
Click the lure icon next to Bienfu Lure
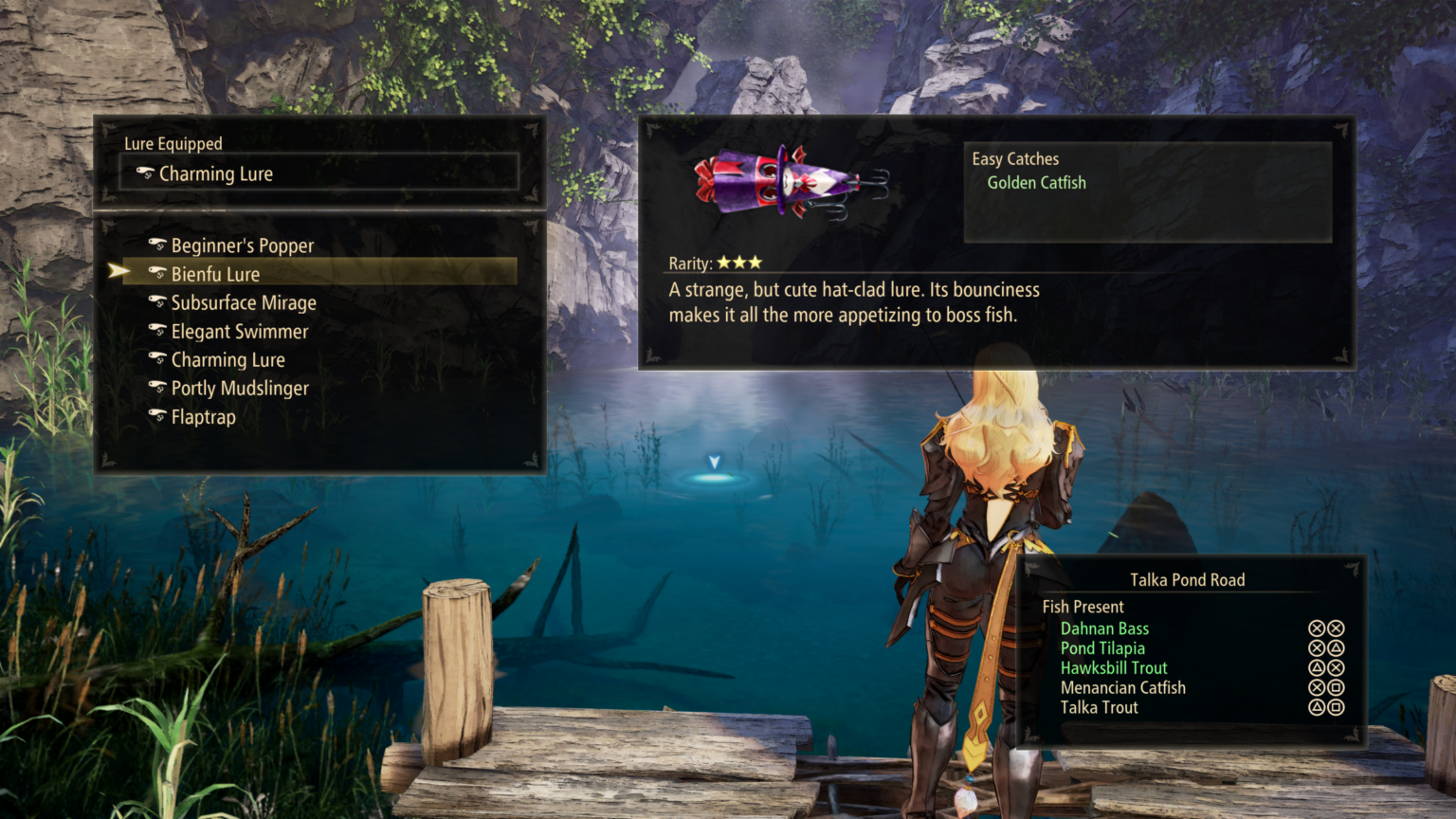point(157,274)
